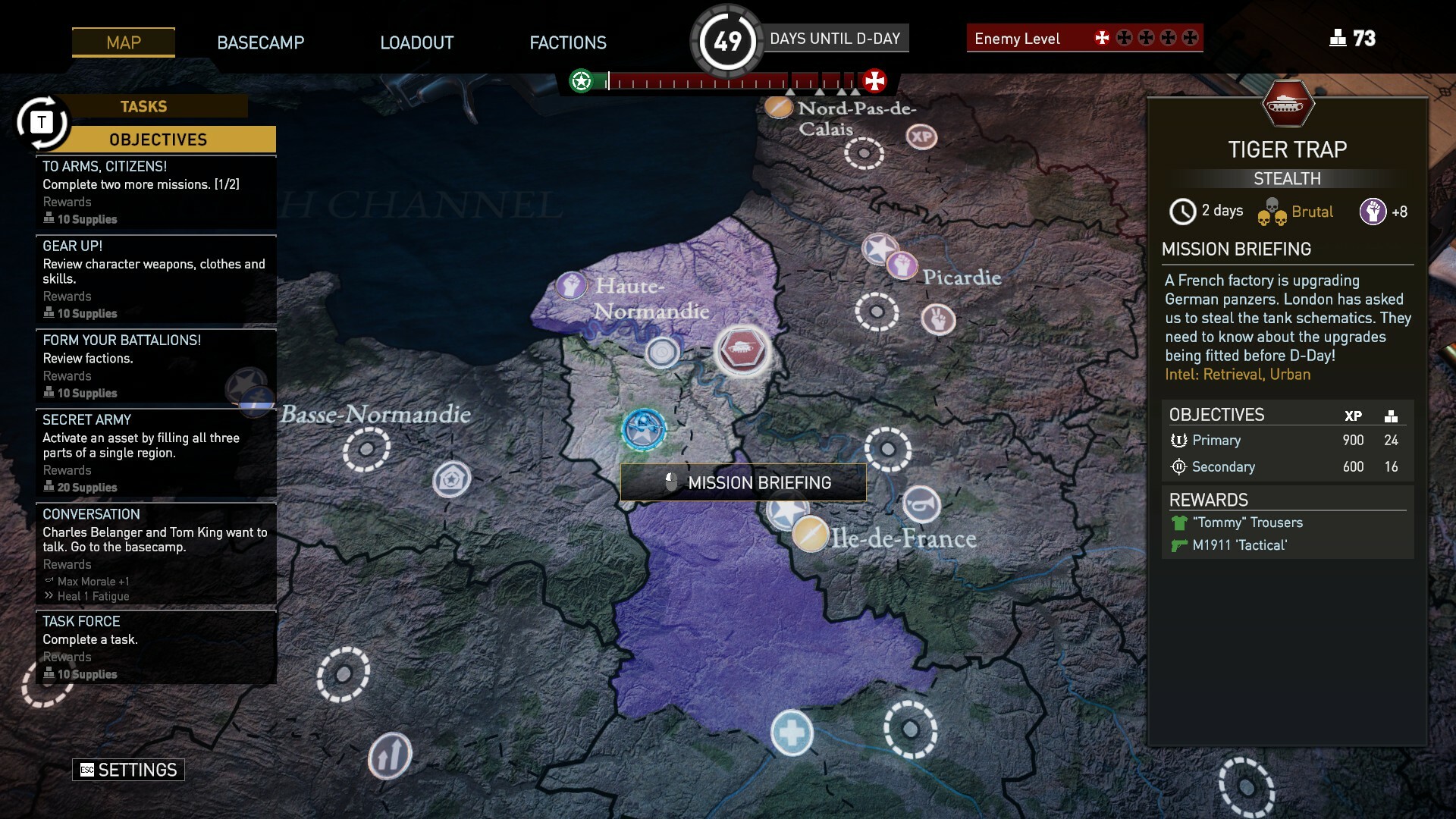Click the green checkmark on the progress bar
1456x819 pixels.
[x=581, y=80]
